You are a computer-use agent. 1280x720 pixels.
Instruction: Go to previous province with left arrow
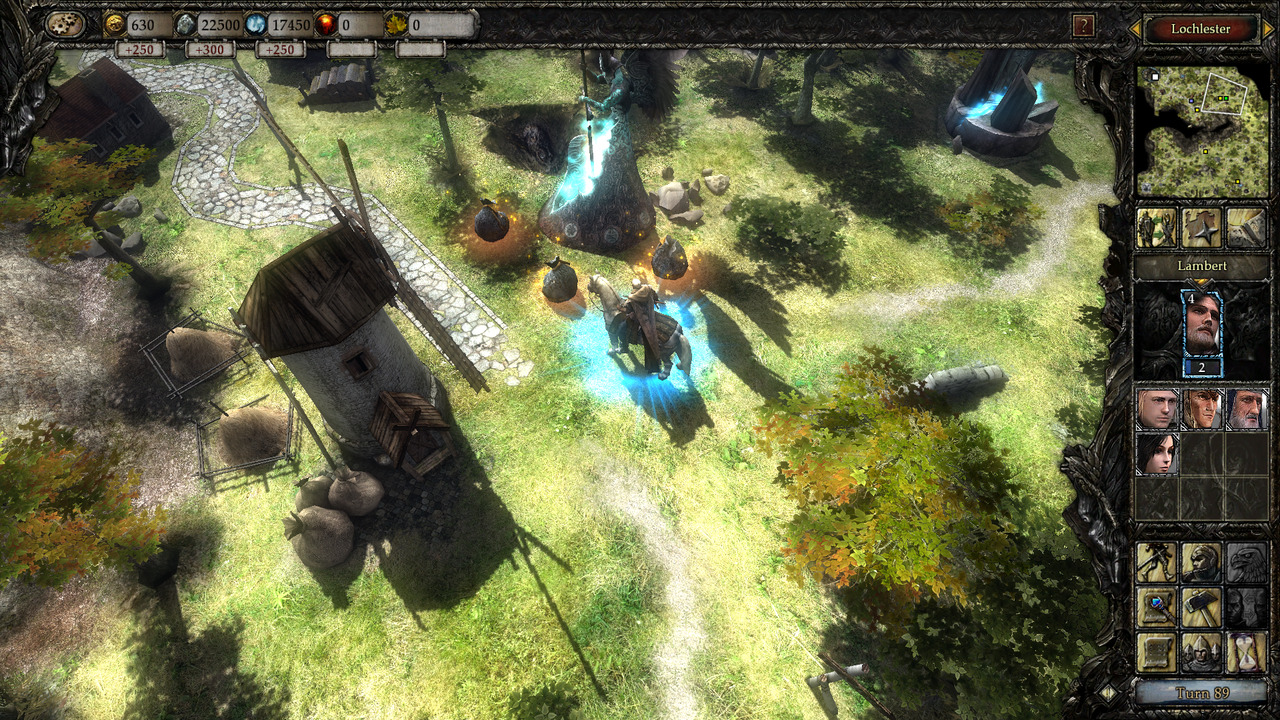coord(1134,30)
